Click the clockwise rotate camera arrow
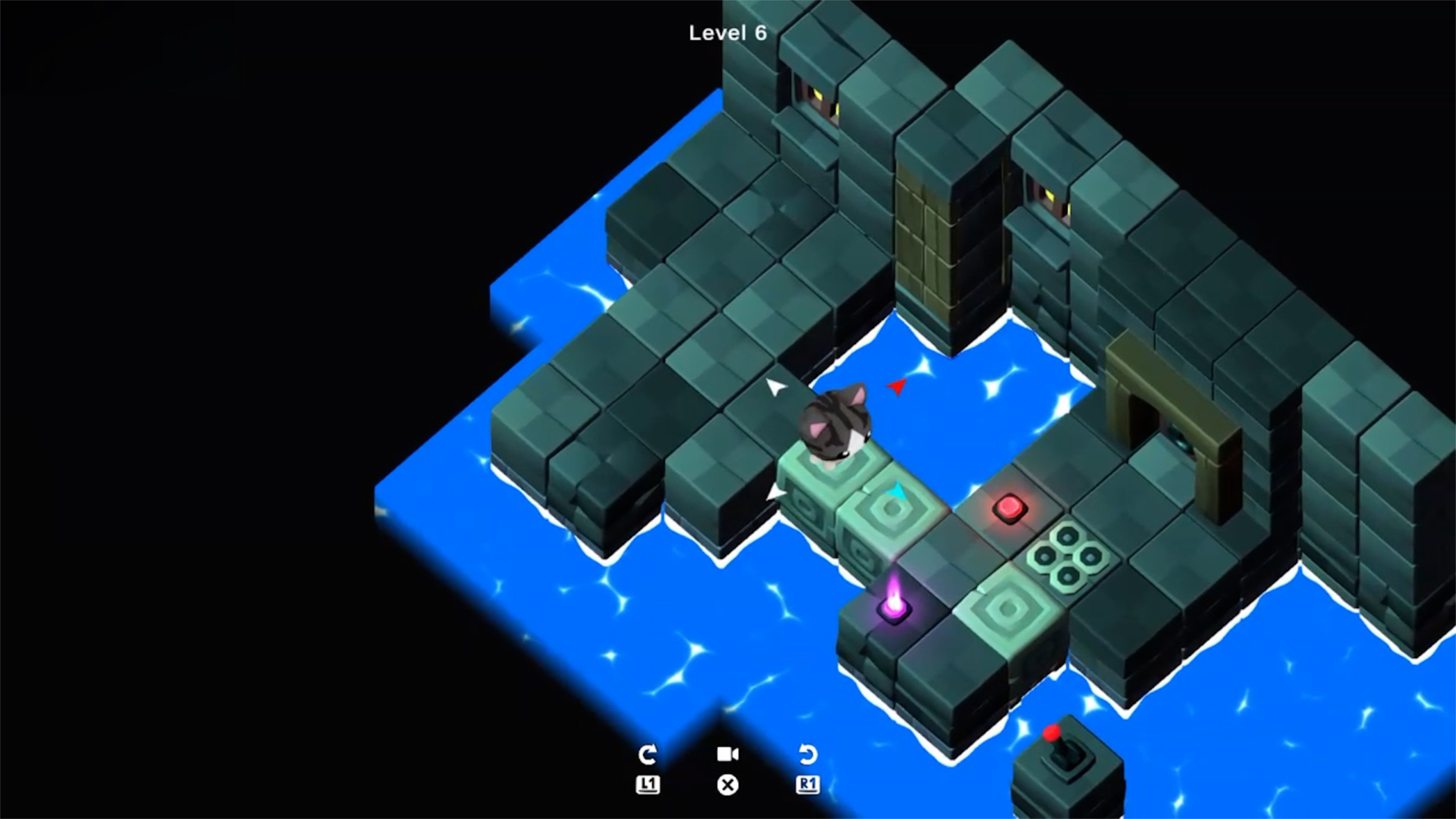This screenshot has width=1456, height=819. 647,755
